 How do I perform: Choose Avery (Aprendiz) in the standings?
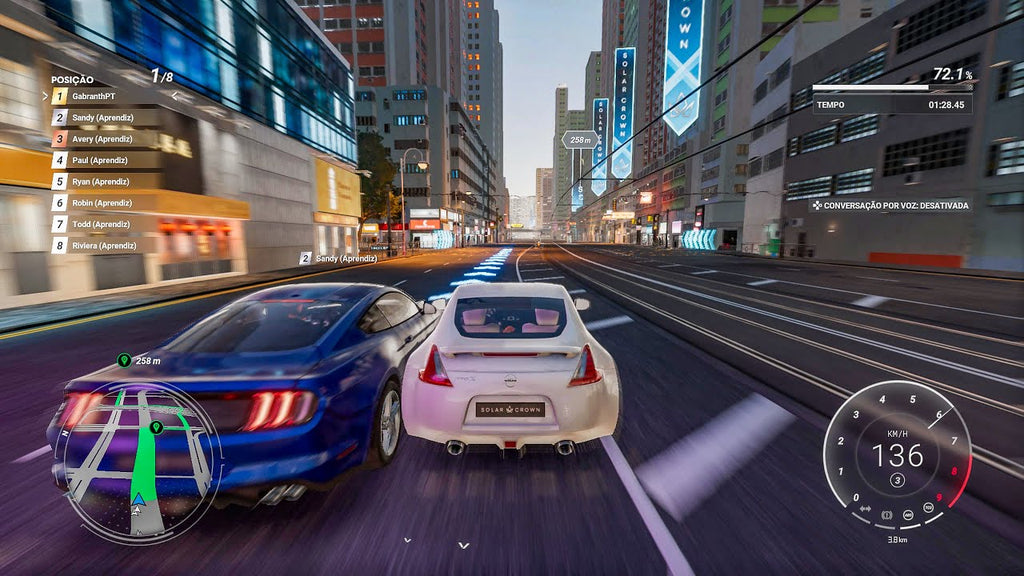101,139
